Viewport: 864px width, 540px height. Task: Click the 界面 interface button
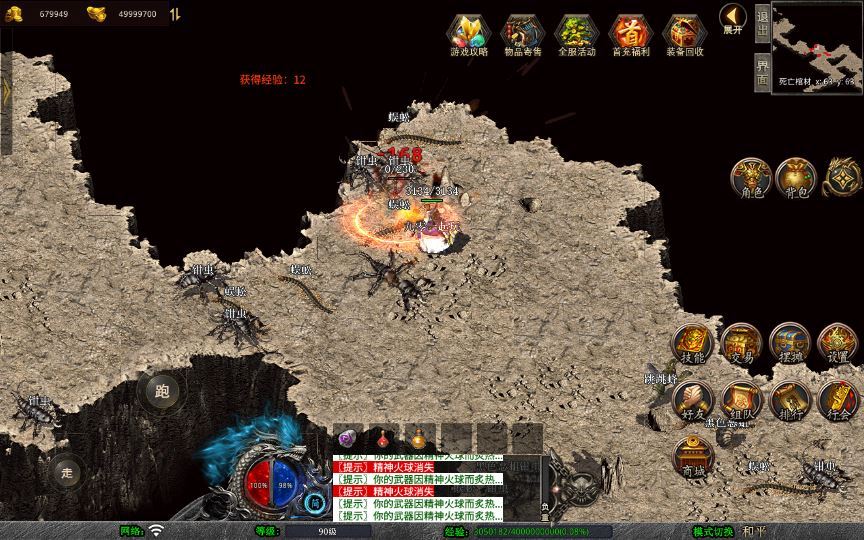point(762,71)
